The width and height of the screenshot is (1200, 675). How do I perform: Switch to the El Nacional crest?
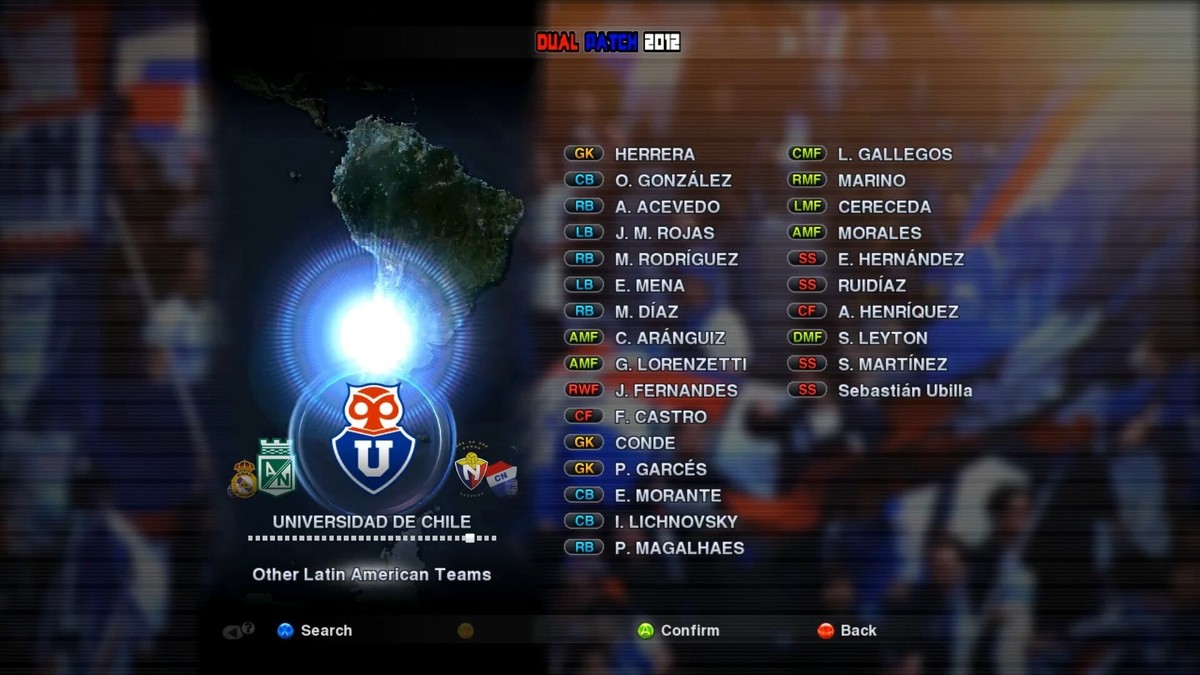click(470, 471)
